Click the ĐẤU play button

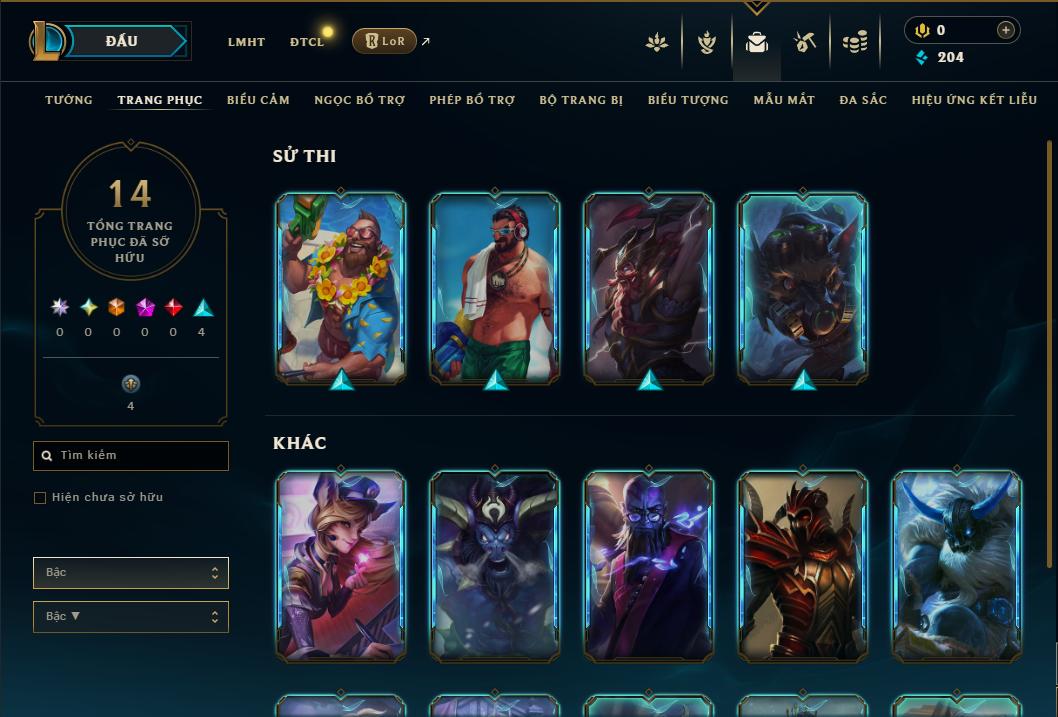[x=122, y=41]
